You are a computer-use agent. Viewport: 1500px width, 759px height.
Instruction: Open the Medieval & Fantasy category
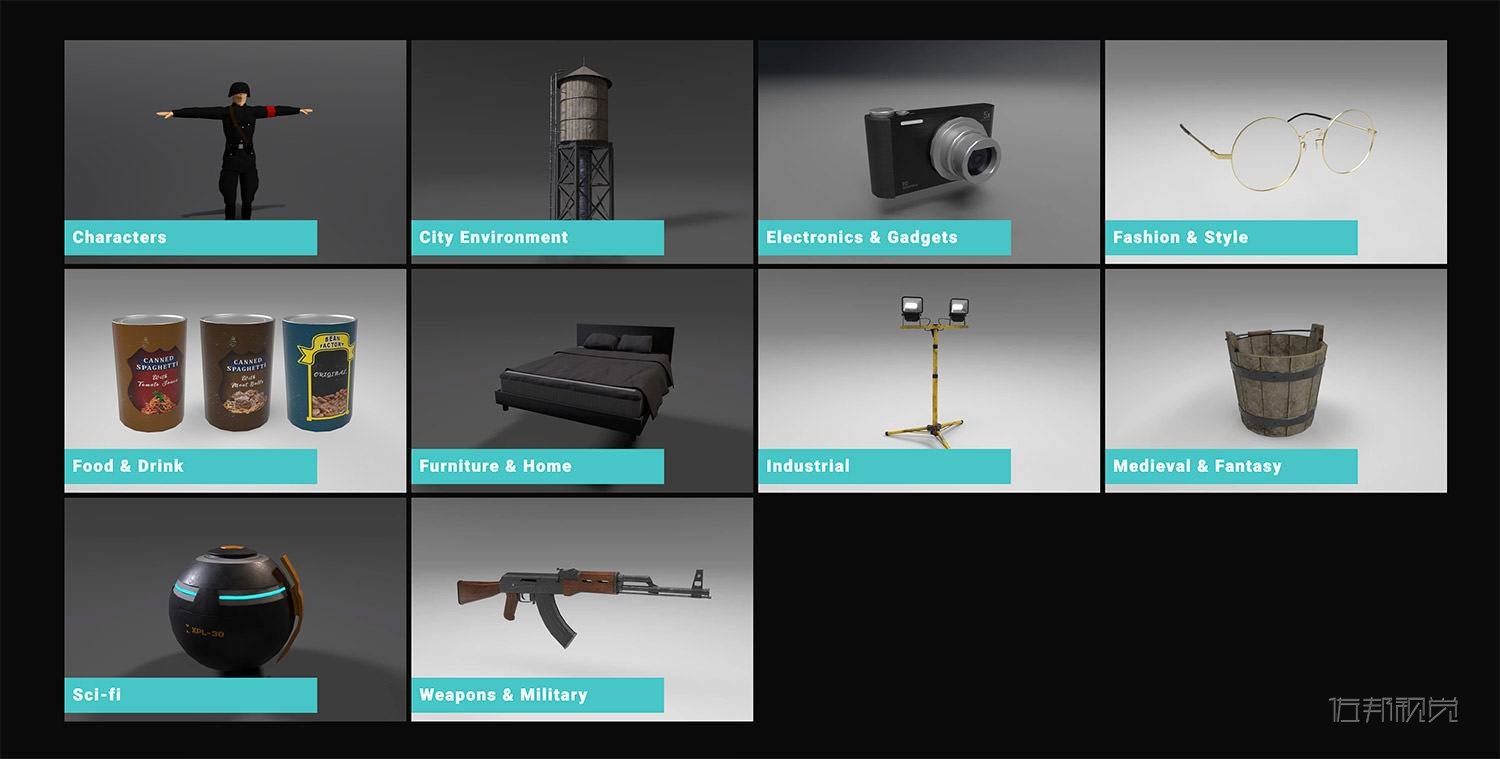[x=1275, y=380]
